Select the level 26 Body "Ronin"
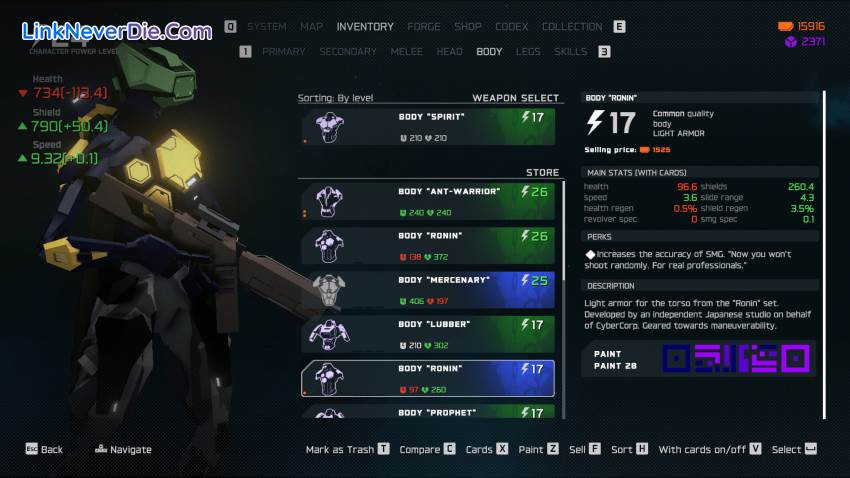The height and width of the screenshot is (478, 850). [x=428, y=245]
